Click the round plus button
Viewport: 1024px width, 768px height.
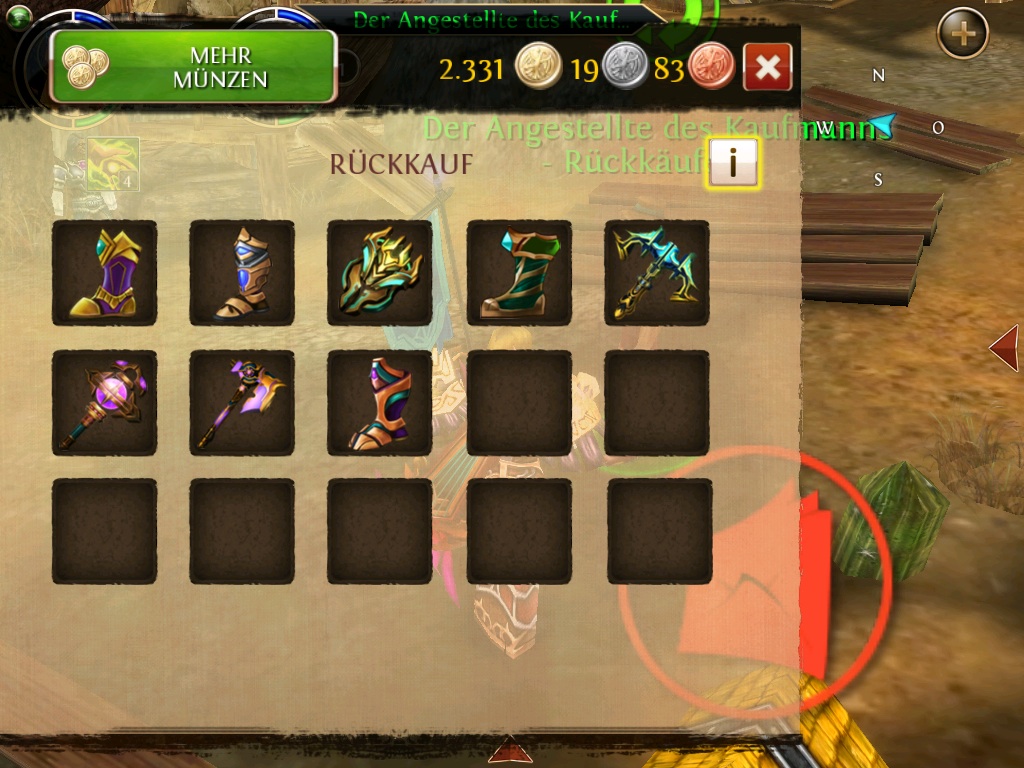[962, 34]
